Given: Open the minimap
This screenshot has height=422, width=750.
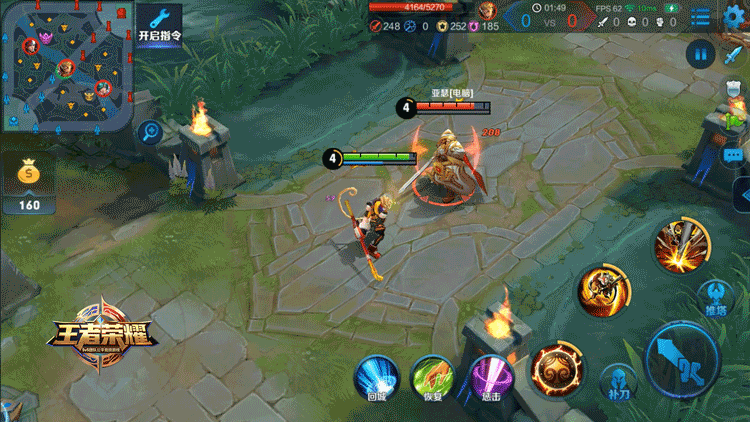Looking at the screenshot, I should [66, 66].
